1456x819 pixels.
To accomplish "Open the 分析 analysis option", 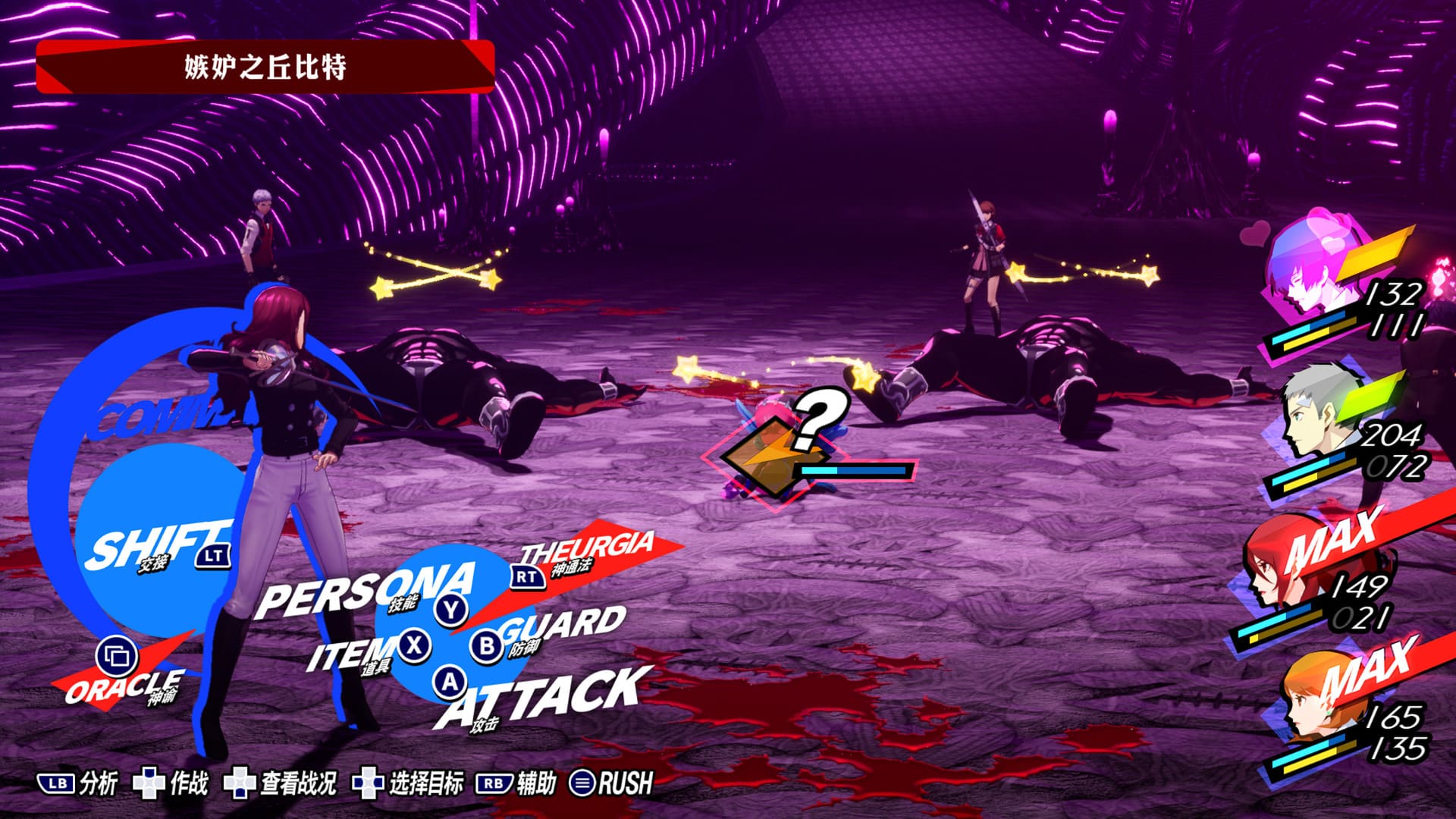I will click(x=78, y=783).
